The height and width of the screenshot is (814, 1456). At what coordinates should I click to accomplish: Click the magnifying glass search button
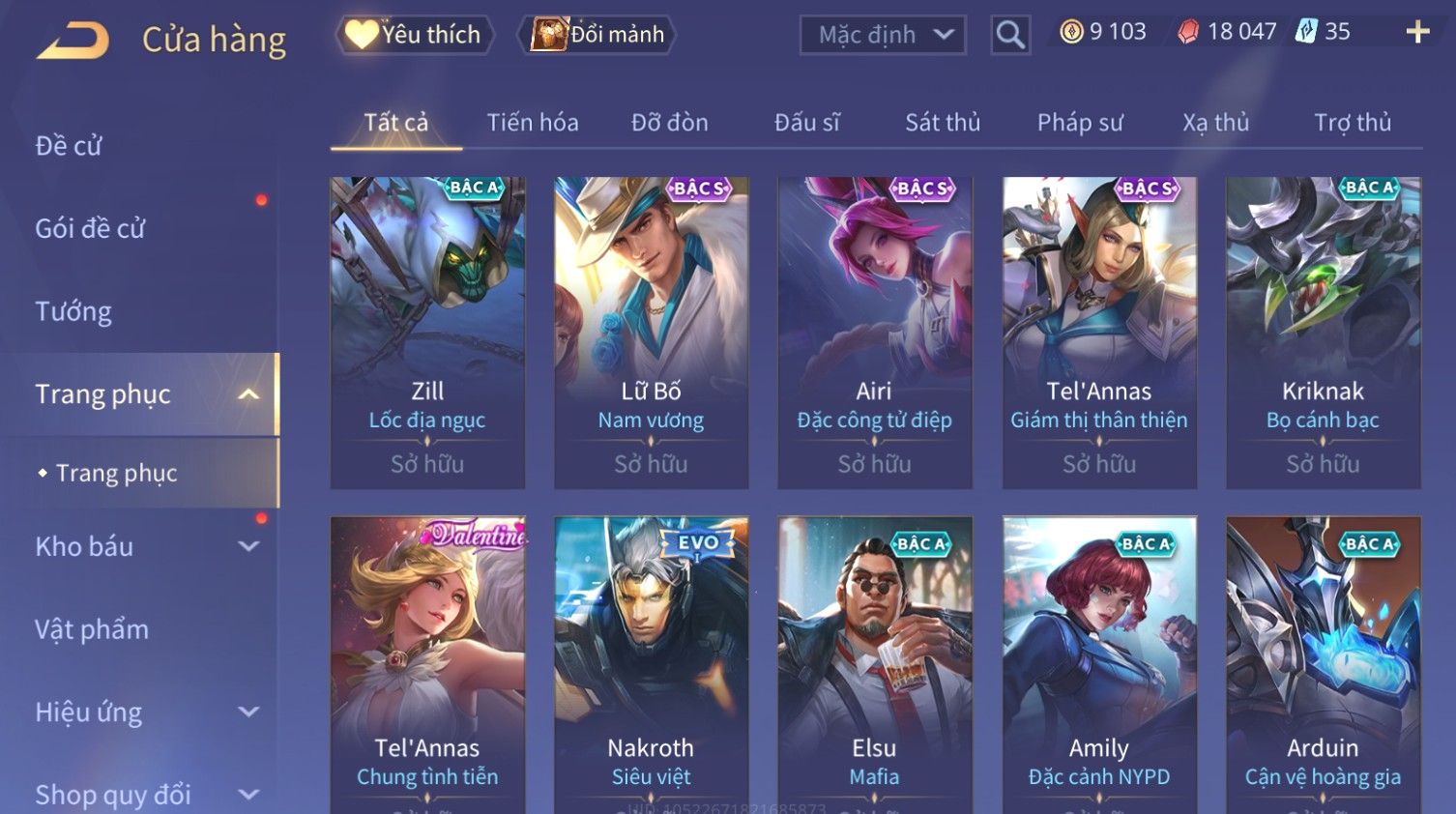(x=1010, y=35)
